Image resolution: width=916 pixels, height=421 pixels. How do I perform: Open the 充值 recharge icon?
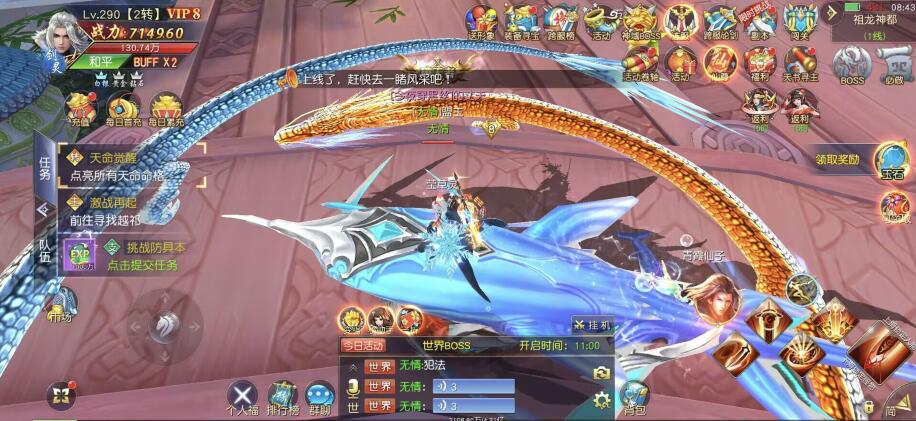[80, 109]
